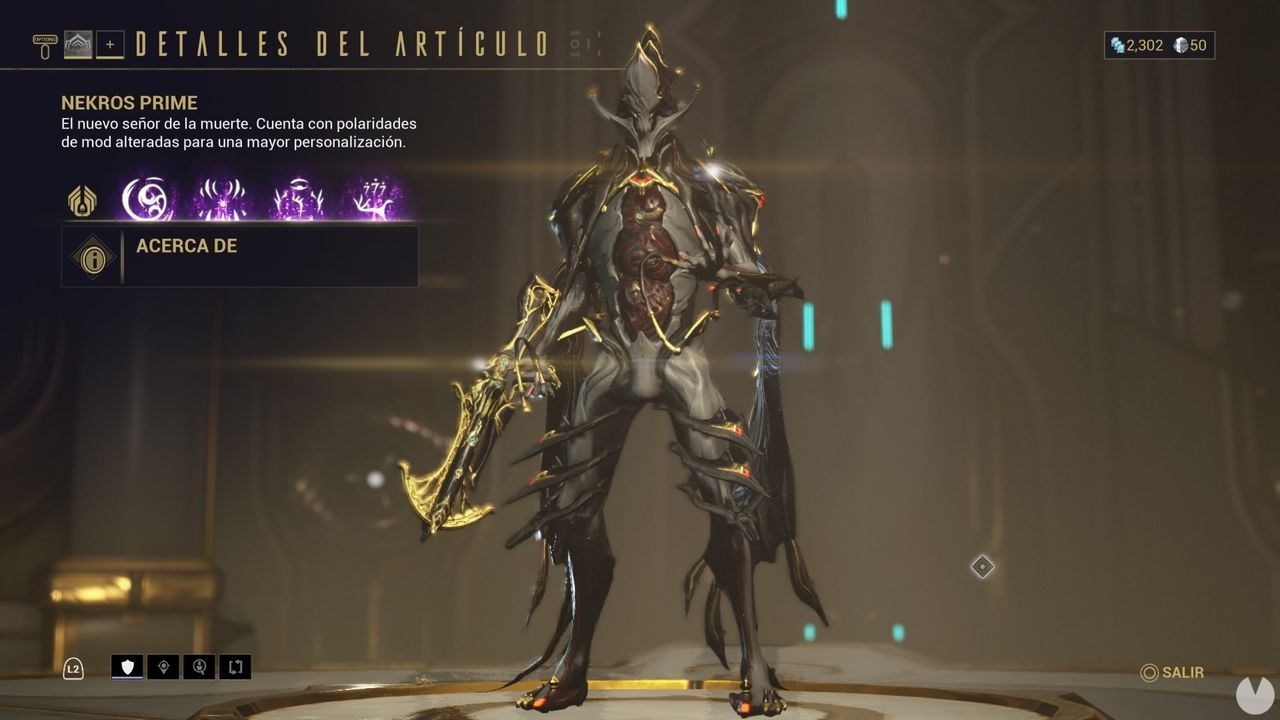1280x720 pixels.
Task: Click the blue progress underline below the shield icon
Action: [127, 677]
